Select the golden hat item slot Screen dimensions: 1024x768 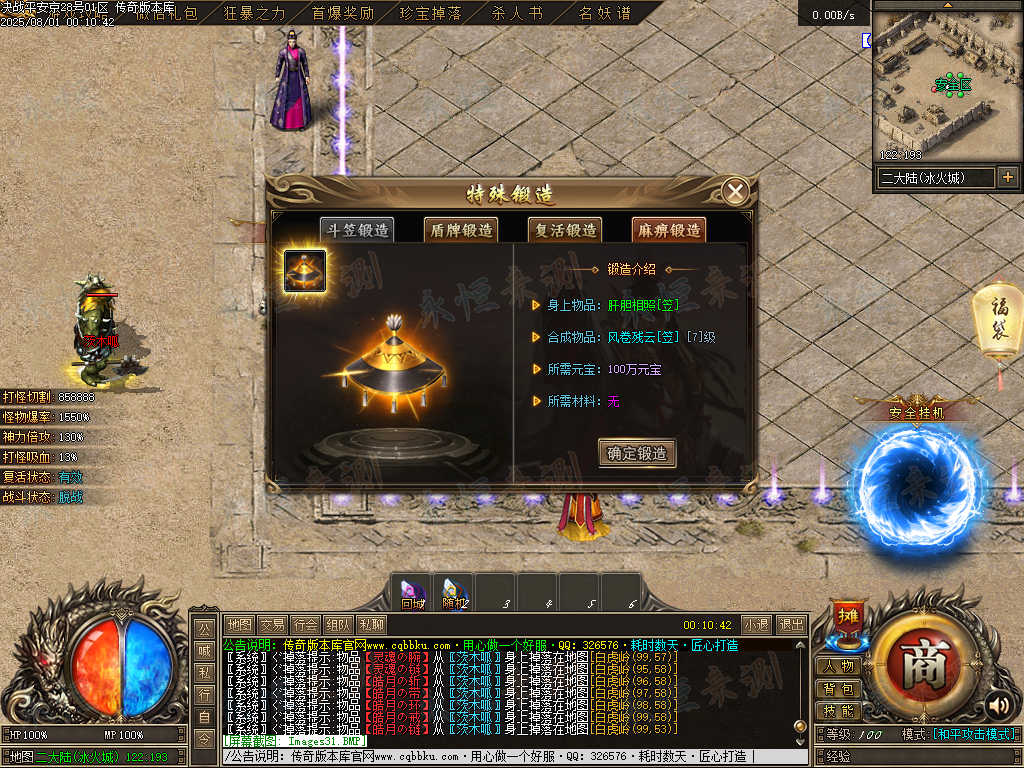pos(305,271)
